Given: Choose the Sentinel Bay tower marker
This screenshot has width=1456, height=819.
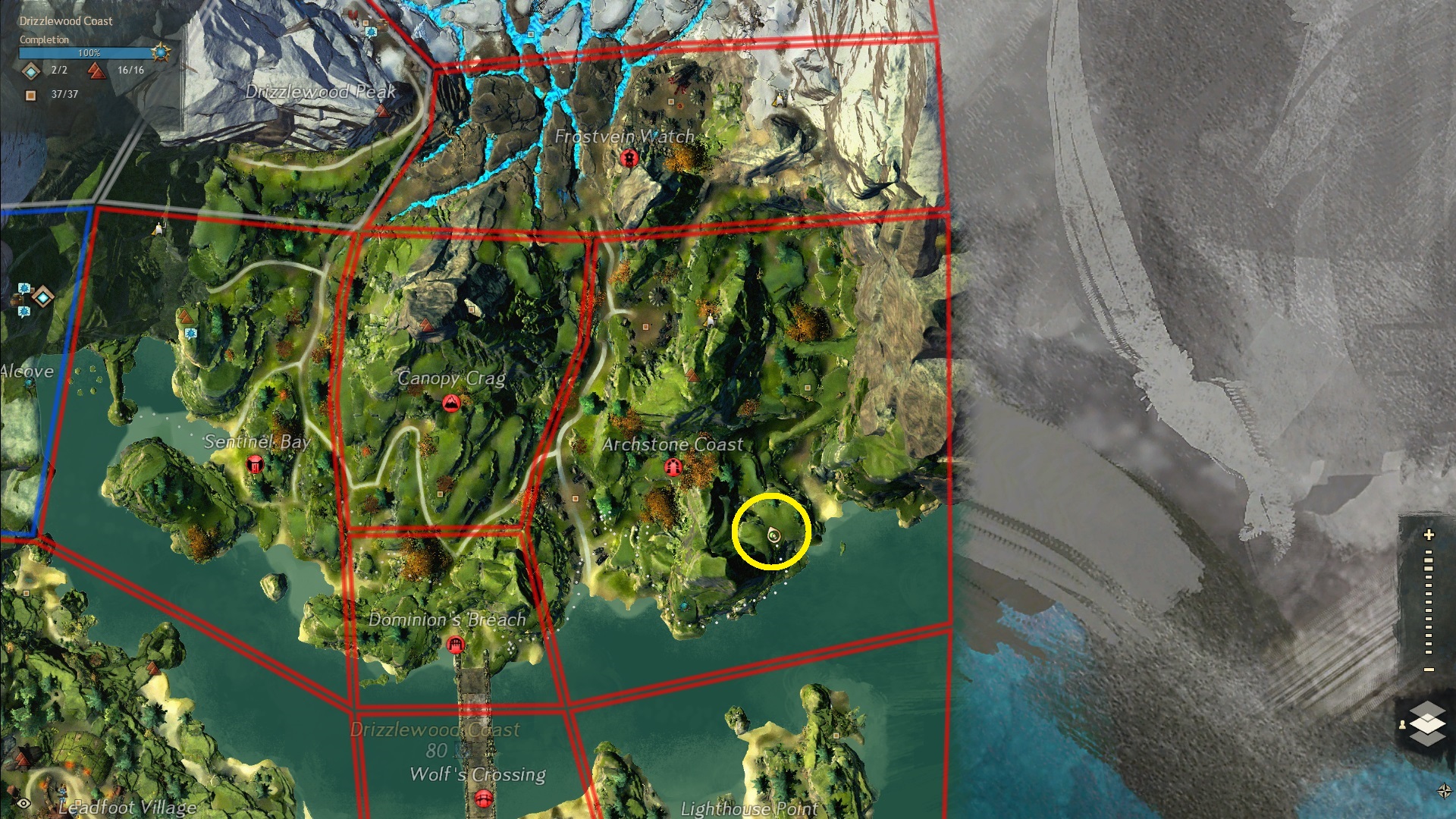Looking at the screenshot, I should (255, 464).
